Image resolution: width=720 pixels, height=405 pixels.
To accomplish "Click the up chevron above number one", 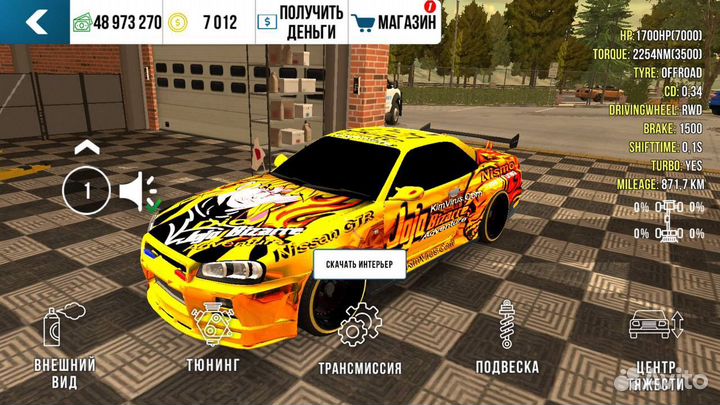I will point(86,148).
